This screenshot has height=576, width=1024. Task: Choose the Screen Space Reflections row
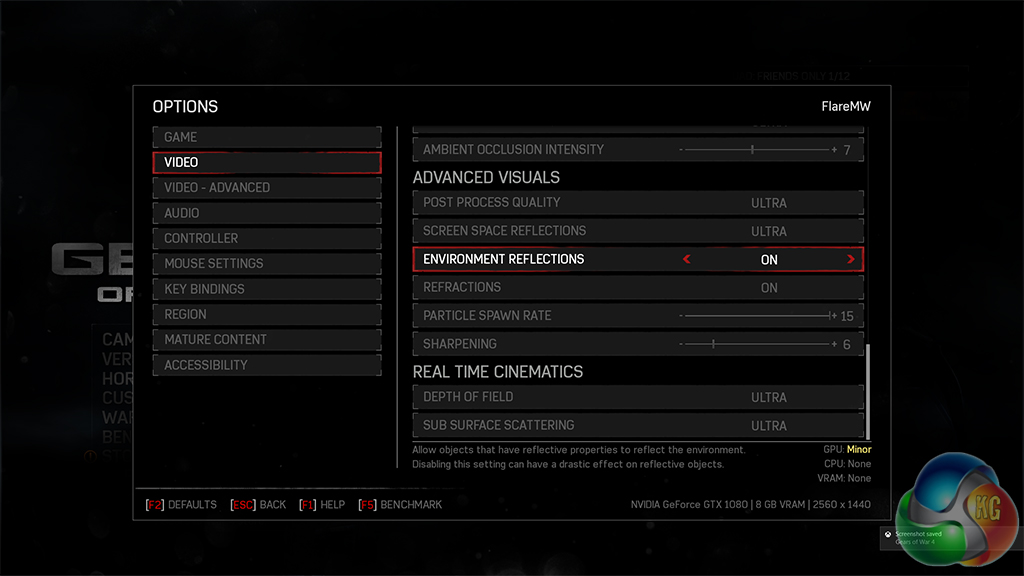tap(637, 231)
